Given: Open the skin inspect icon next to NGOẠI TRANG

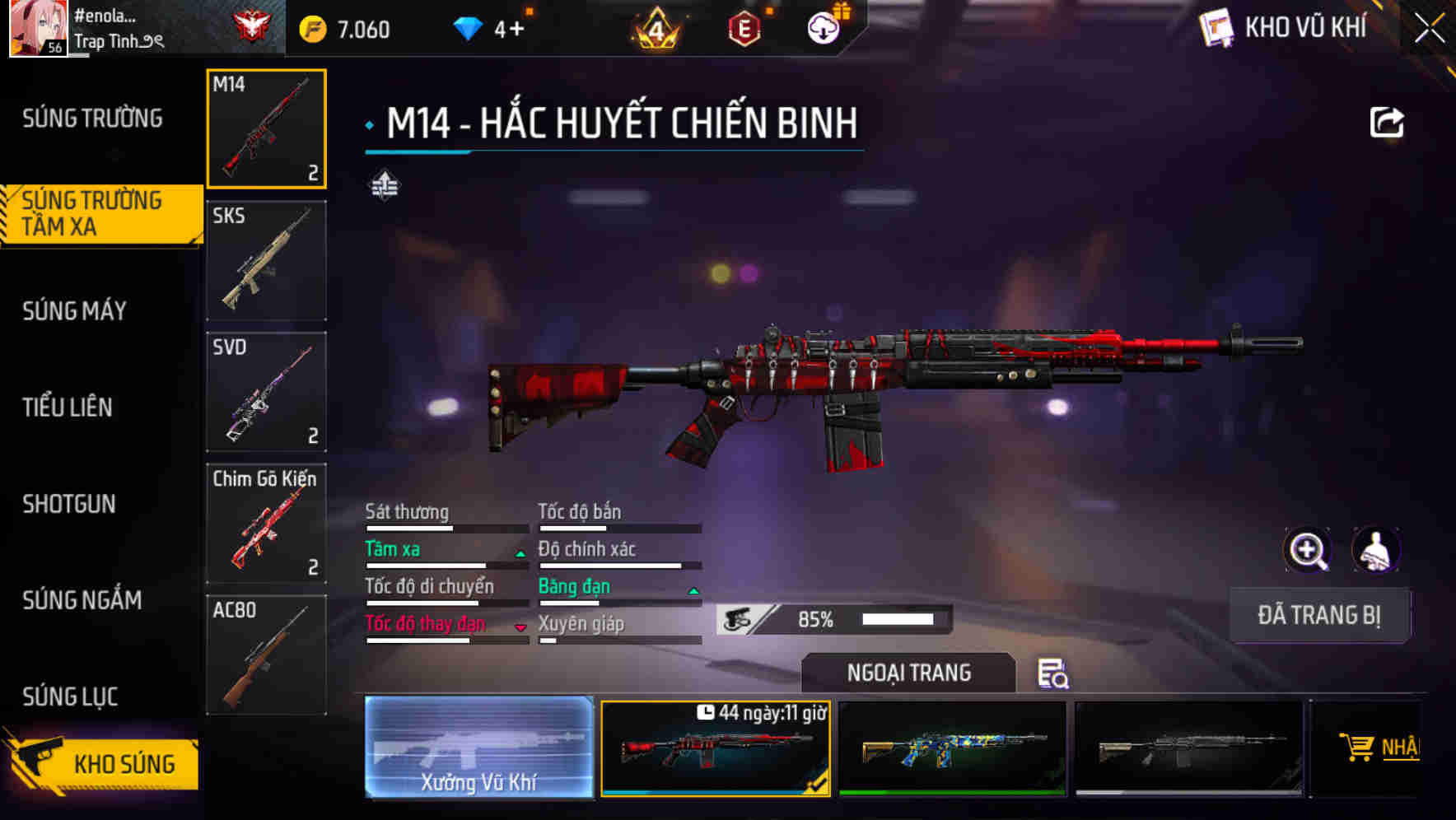Looking at the screenshot, I should pos(1055,675).
